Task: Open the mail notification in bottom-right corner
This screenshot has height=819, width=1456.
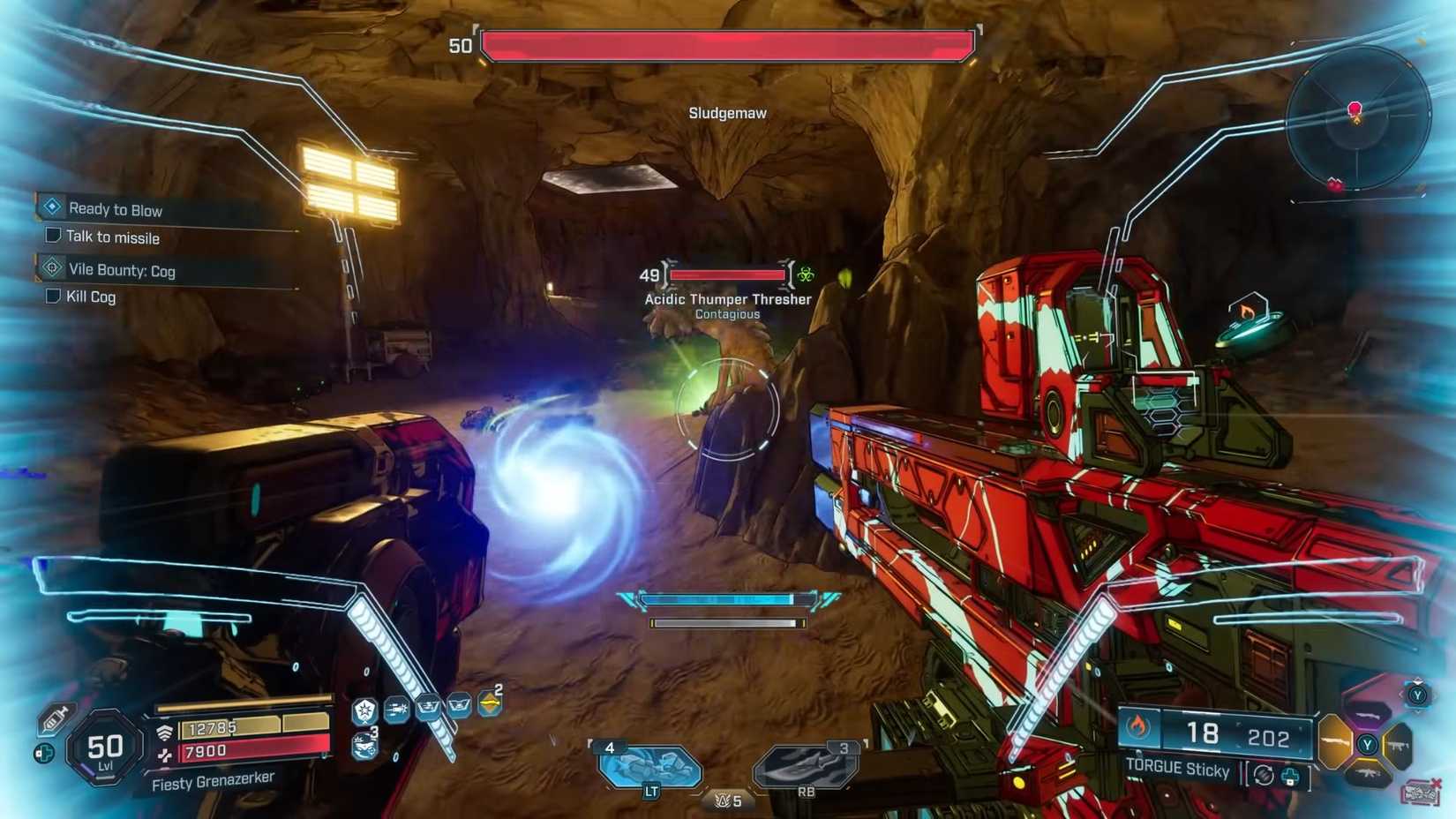Action: tap(1421, 793)
